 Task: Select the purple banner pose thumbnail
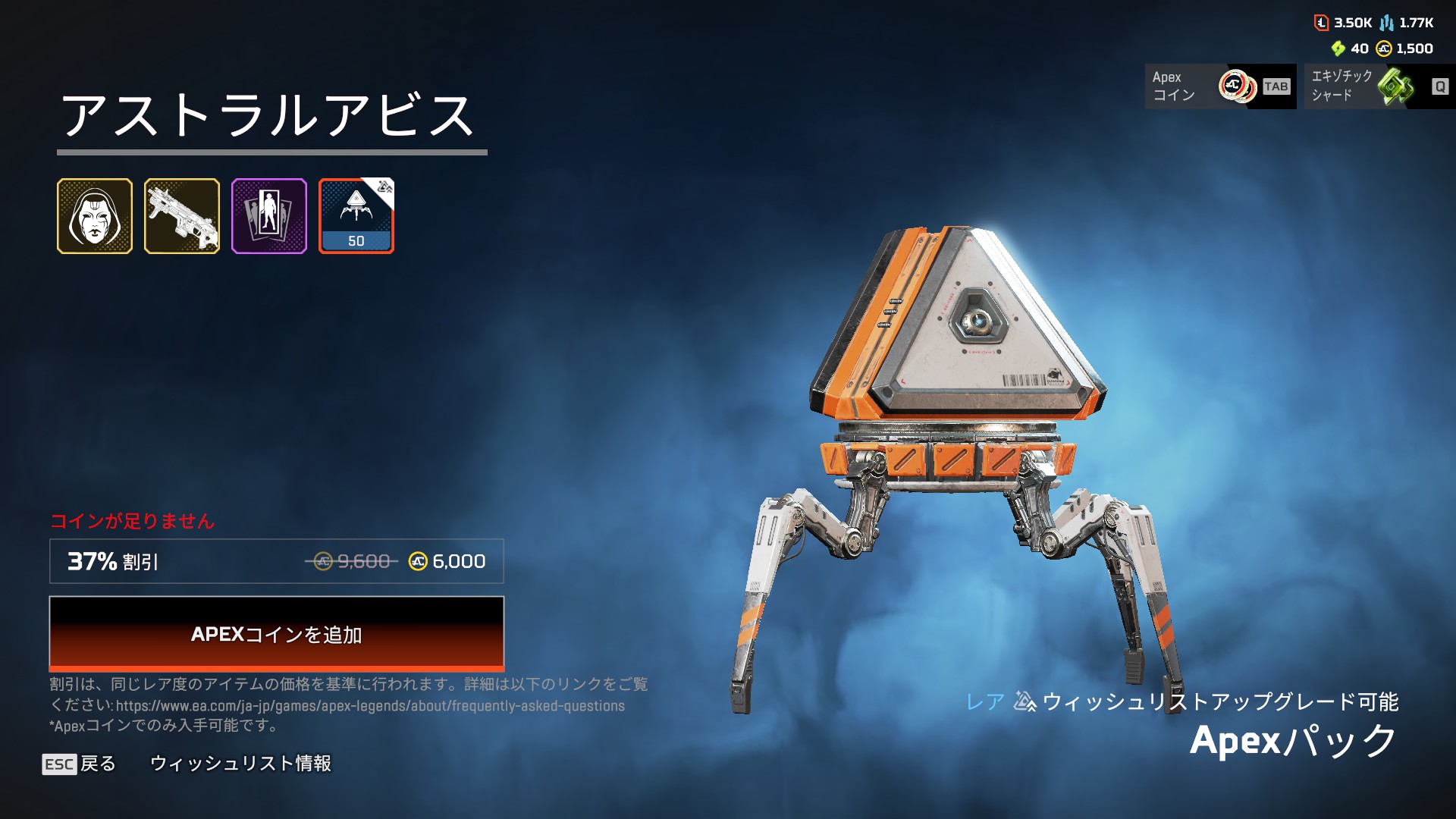pos(269,216)
